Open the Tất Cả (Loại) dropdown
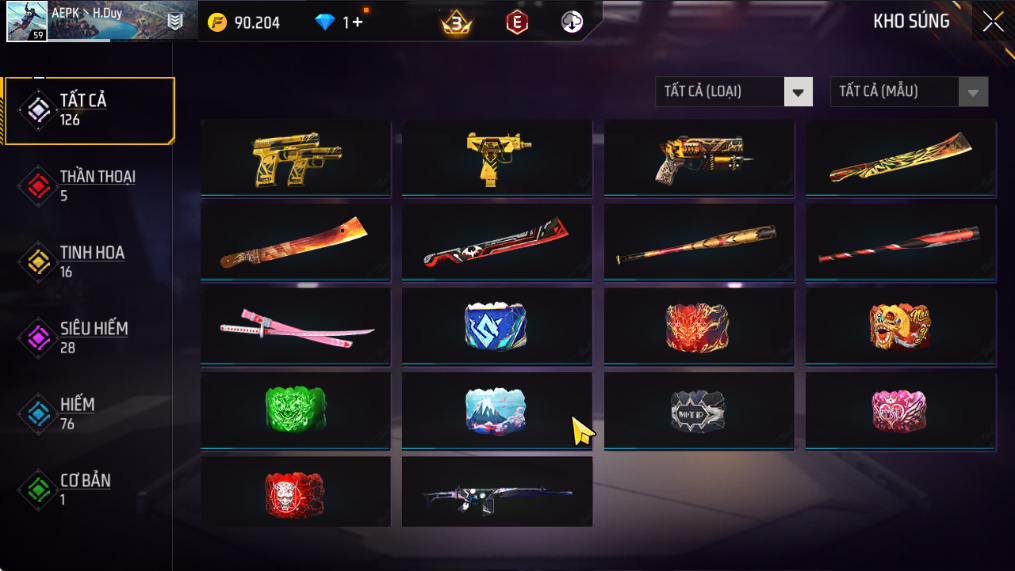 [733, 92]
